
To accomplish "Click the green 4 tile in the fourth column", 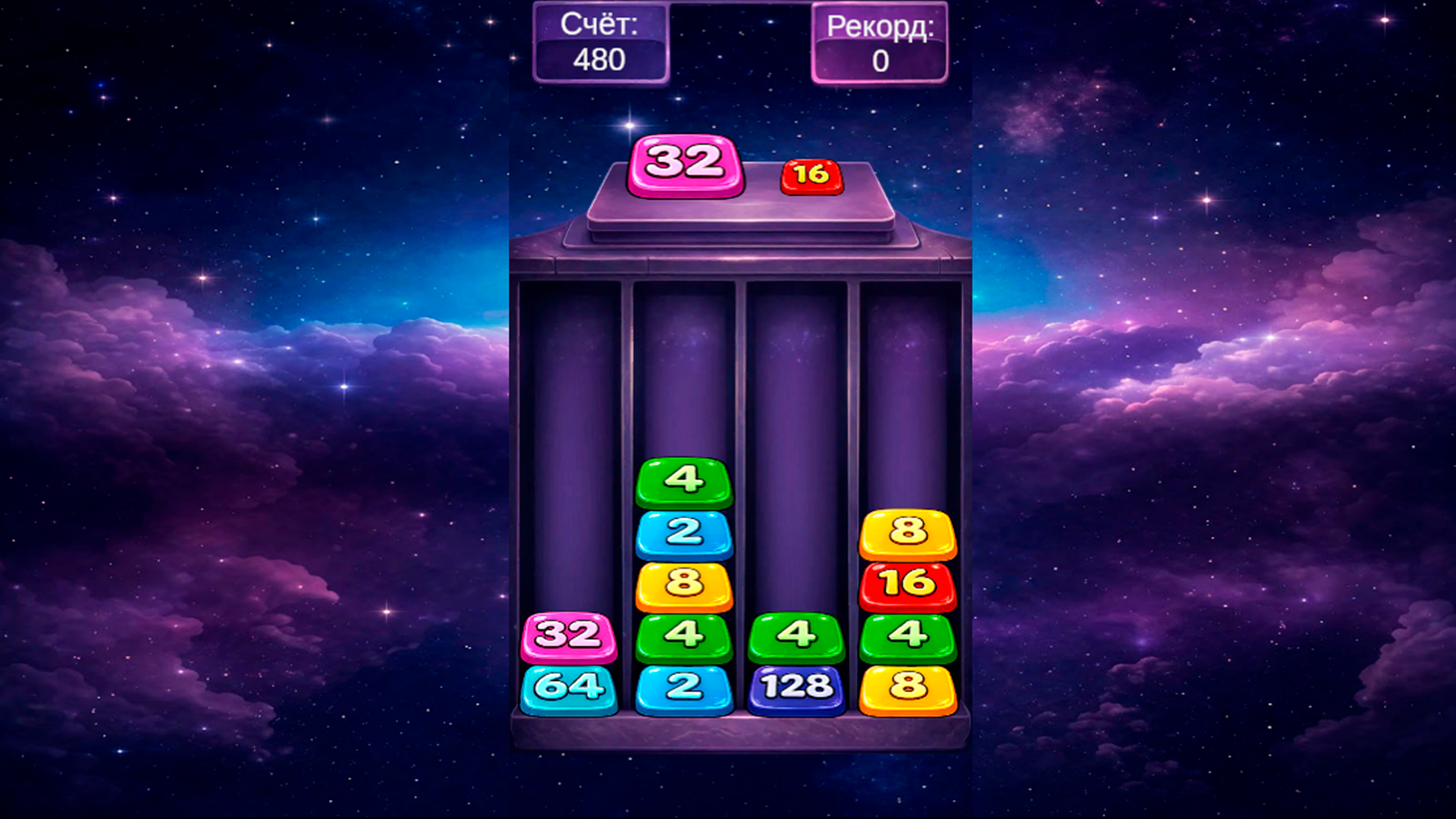I will (907, 637).
